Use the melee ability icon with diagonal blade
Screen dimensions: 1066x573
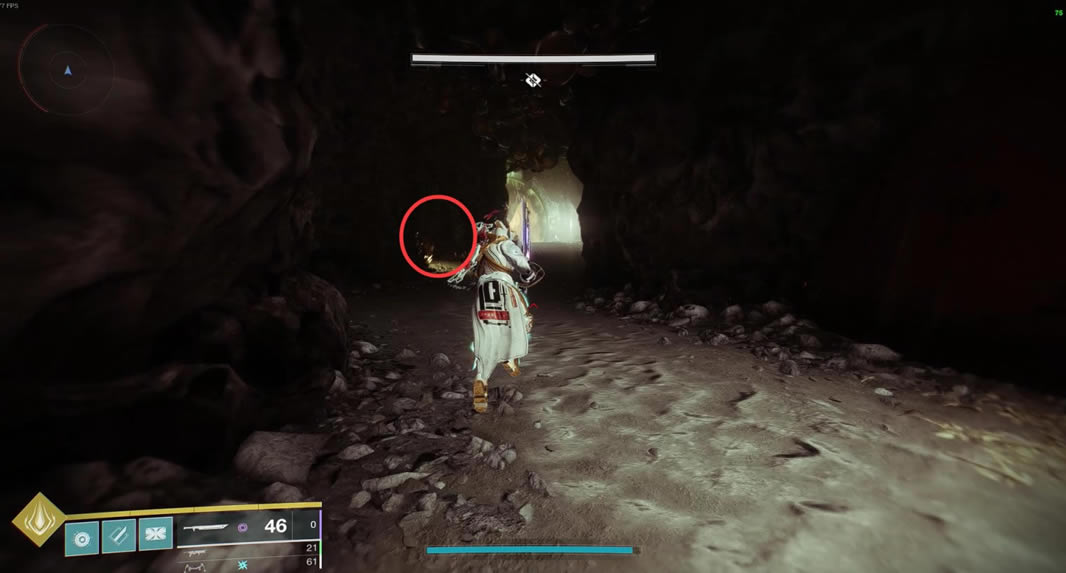coord(119,535)
